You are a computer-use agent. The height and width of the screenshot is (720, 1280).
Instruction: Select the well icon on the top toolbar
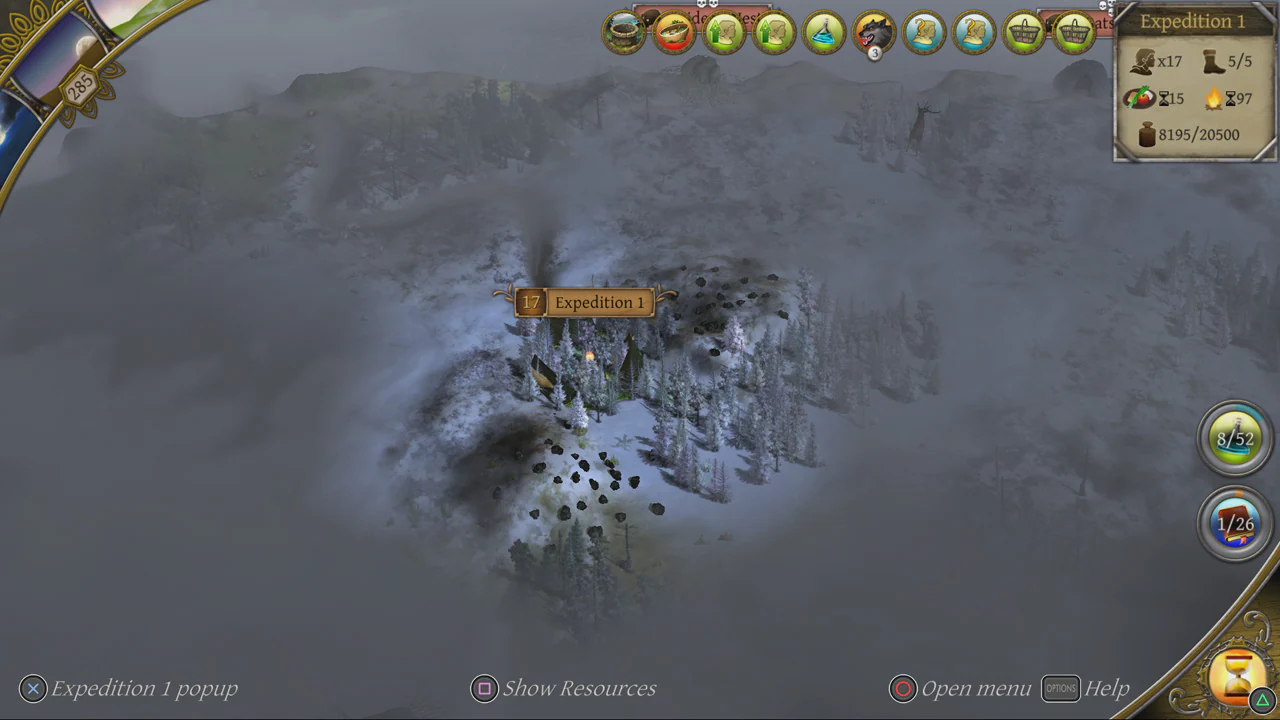(623, 32)
